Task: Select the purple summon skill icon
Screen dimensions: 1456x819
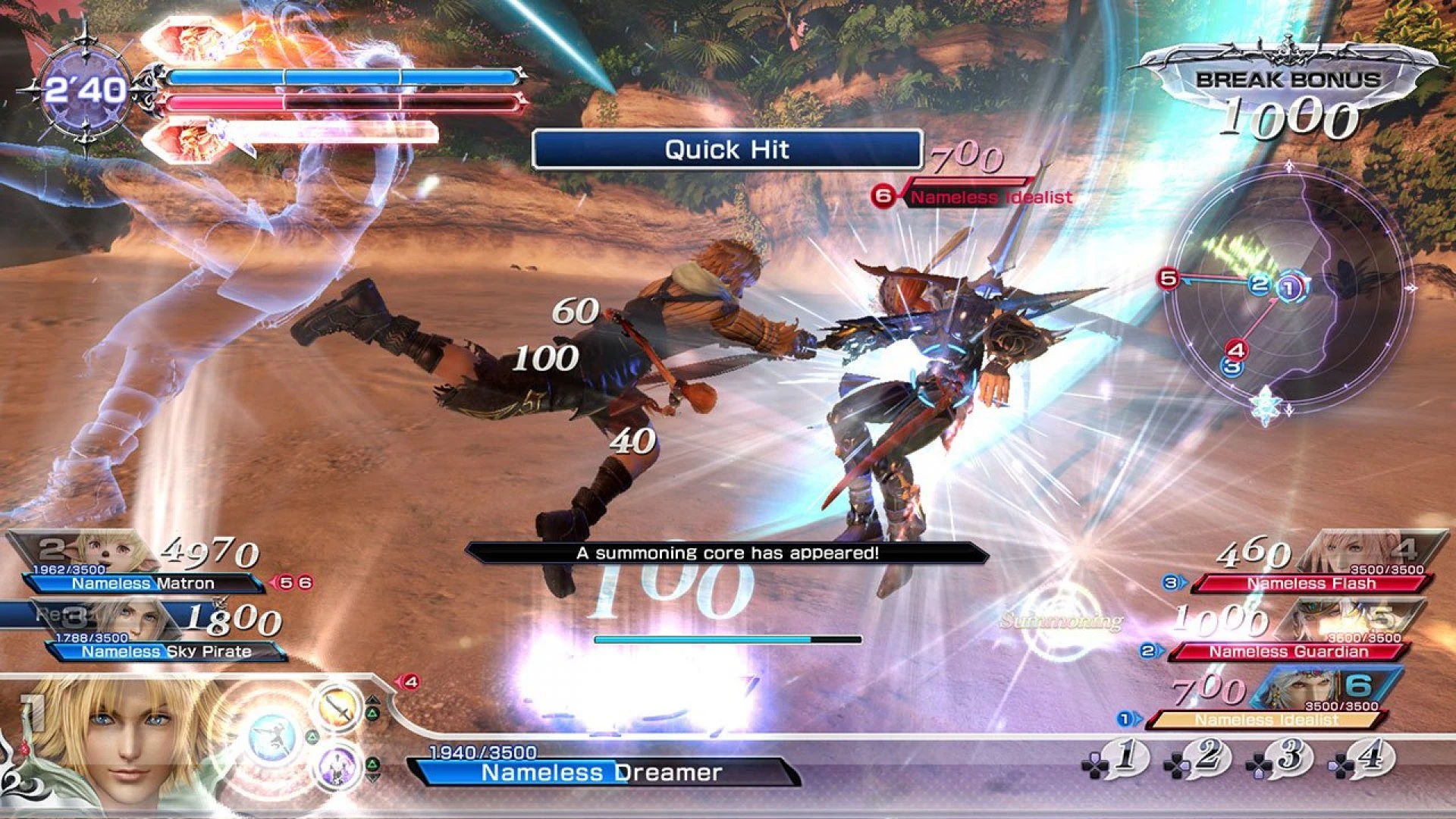Action: 337,768
